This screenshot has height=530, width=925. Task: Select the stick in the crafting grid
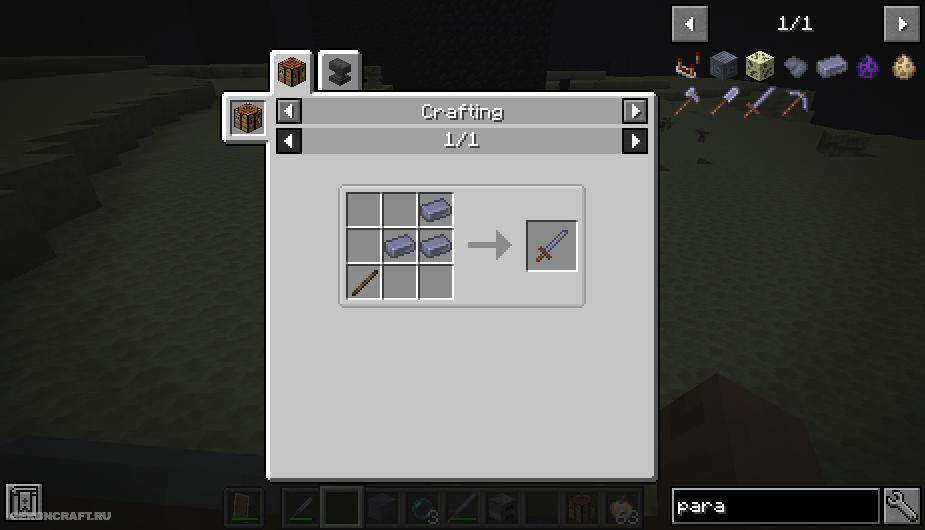363,282
